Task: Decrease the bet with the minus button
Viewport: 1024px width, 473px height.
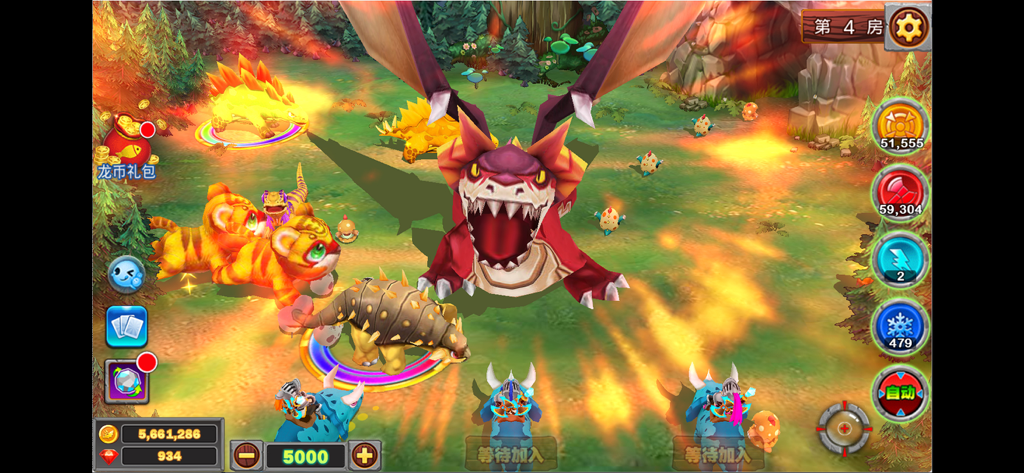Action: coord(246,455)
